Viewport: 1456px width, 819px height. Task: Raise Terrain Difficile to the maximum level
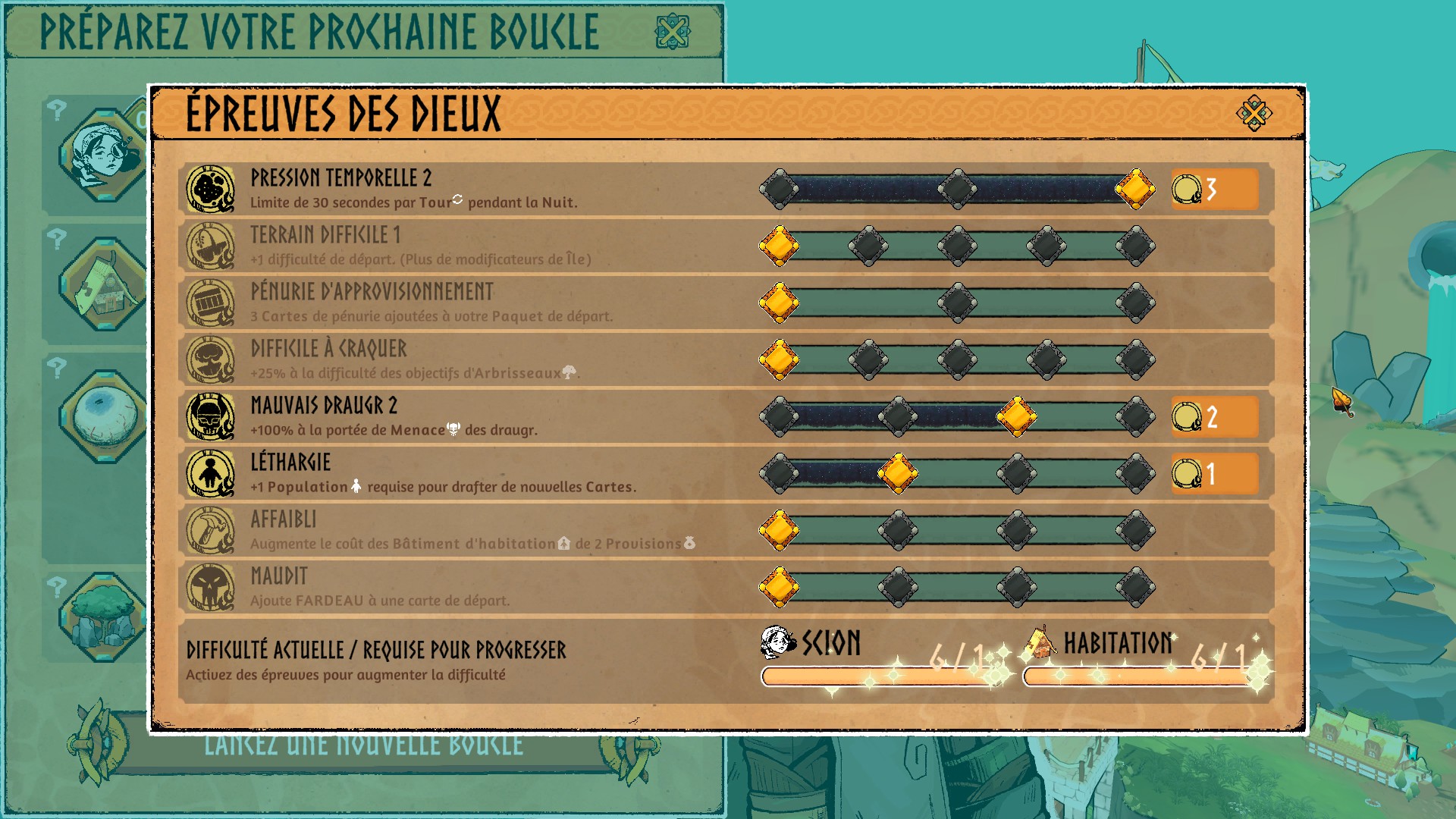pos(1135,246)
